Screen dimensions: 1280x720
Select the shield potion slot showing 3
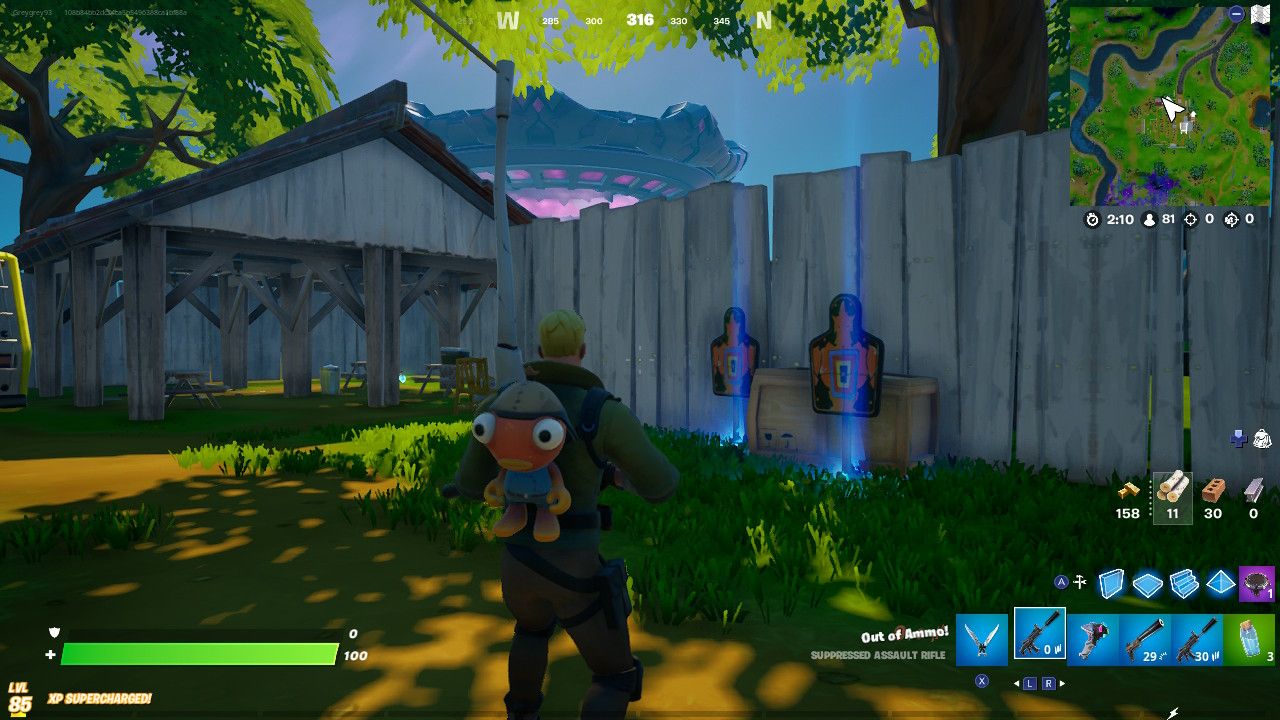(x=1249, y=638)
